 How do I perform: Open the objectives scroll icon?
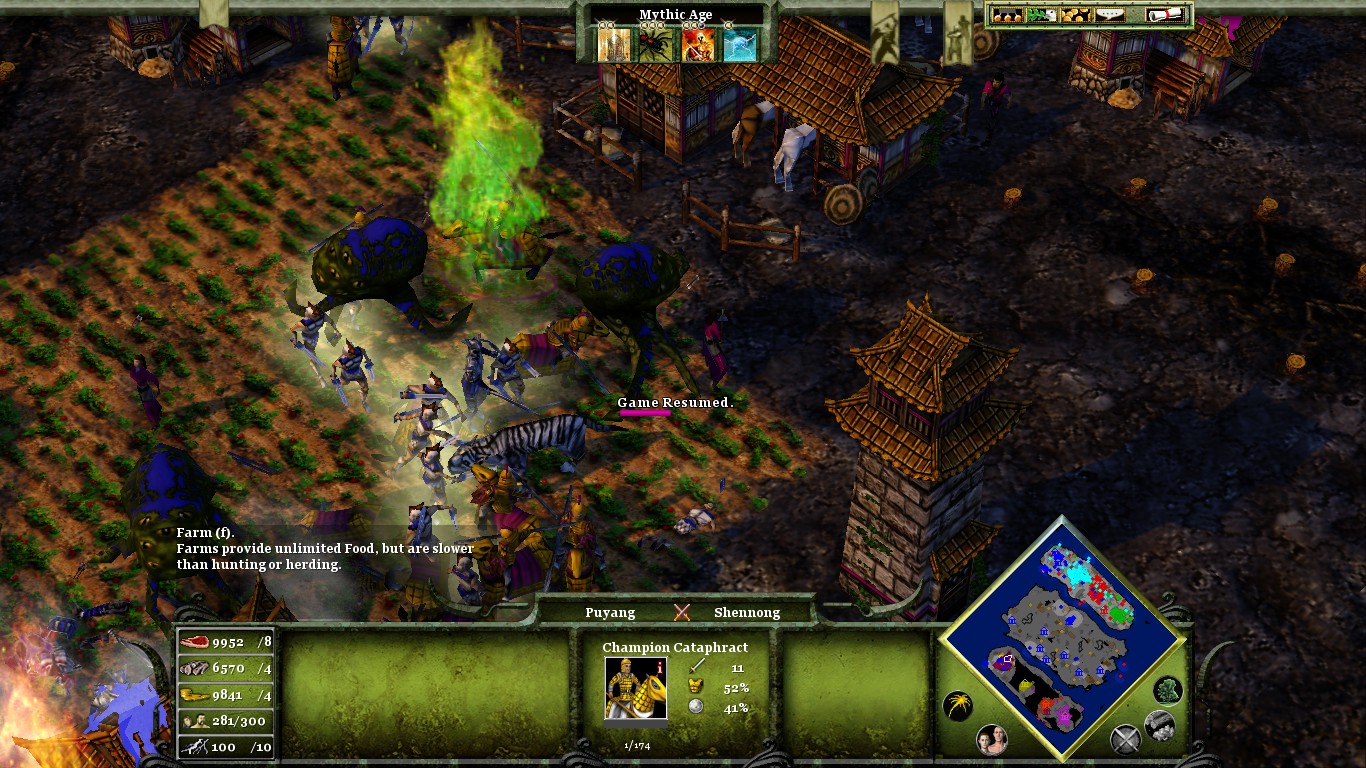point(1164,16)
